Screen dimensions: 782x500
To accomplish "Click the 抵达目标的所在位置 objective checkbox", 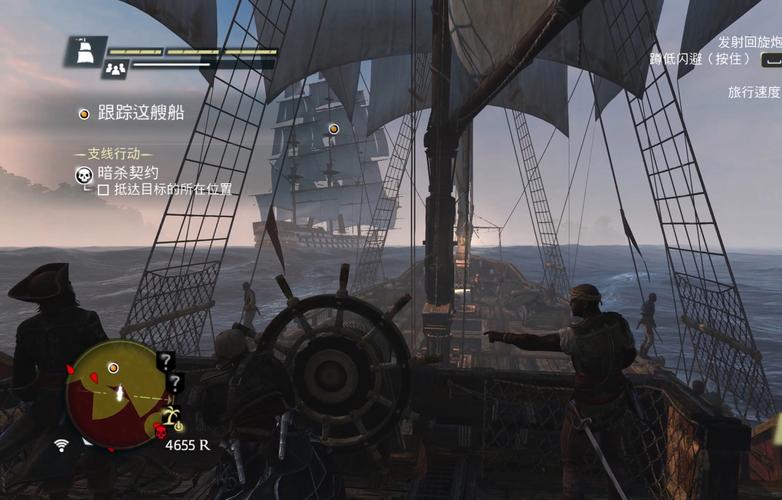I will click(103, 189).
